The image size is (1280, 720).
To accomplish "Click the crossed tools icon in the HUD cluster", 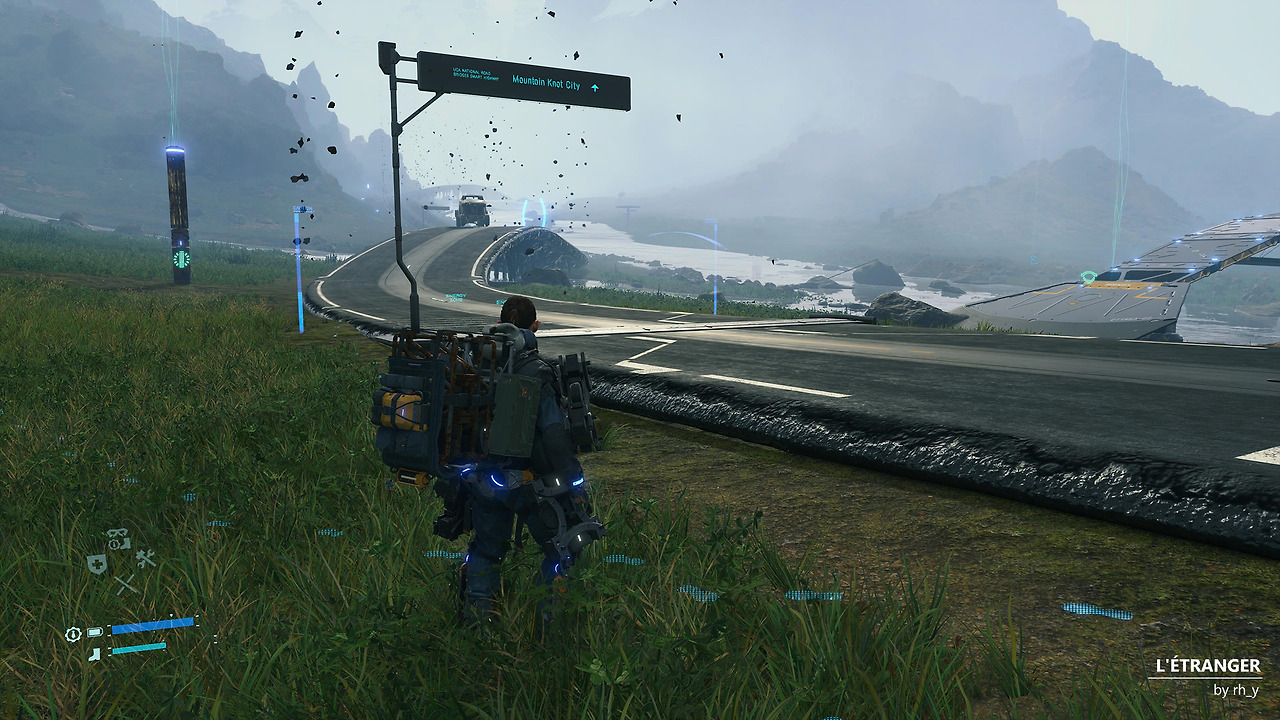I will [126, 584].
